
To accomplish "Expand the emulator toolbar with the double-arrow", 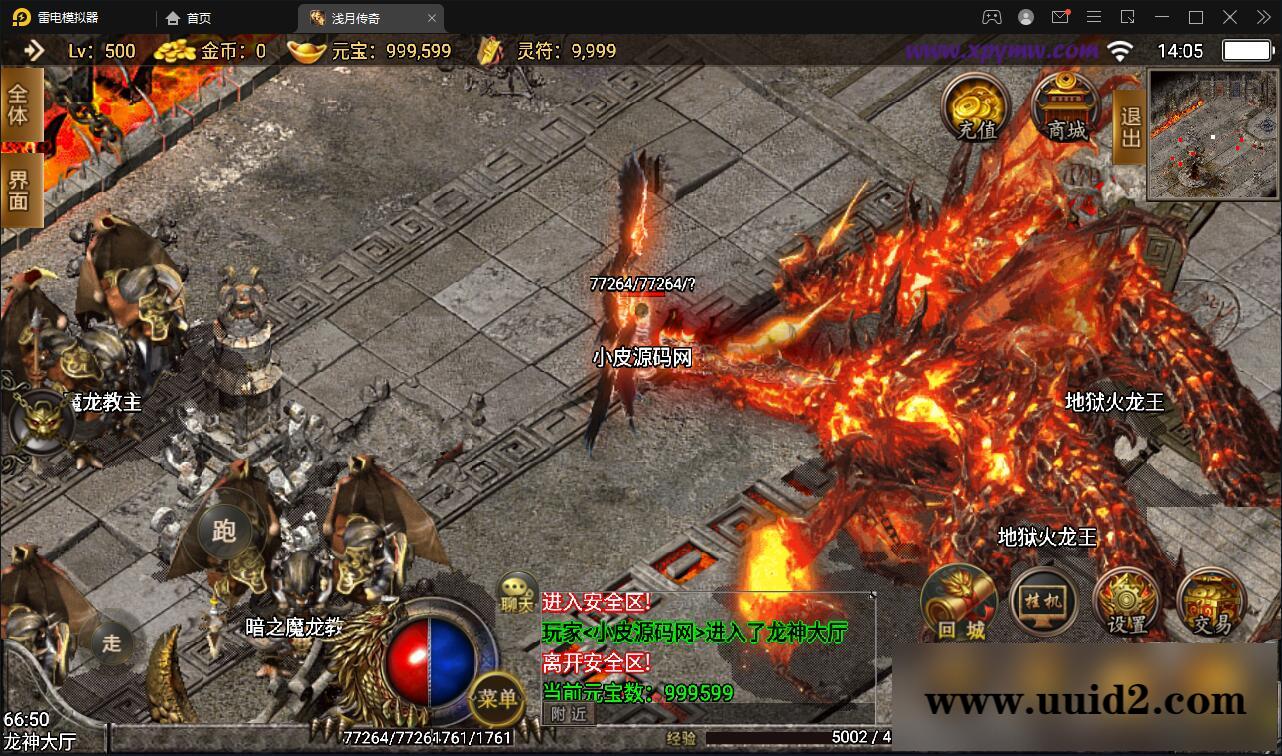I will click(1262, 17).
